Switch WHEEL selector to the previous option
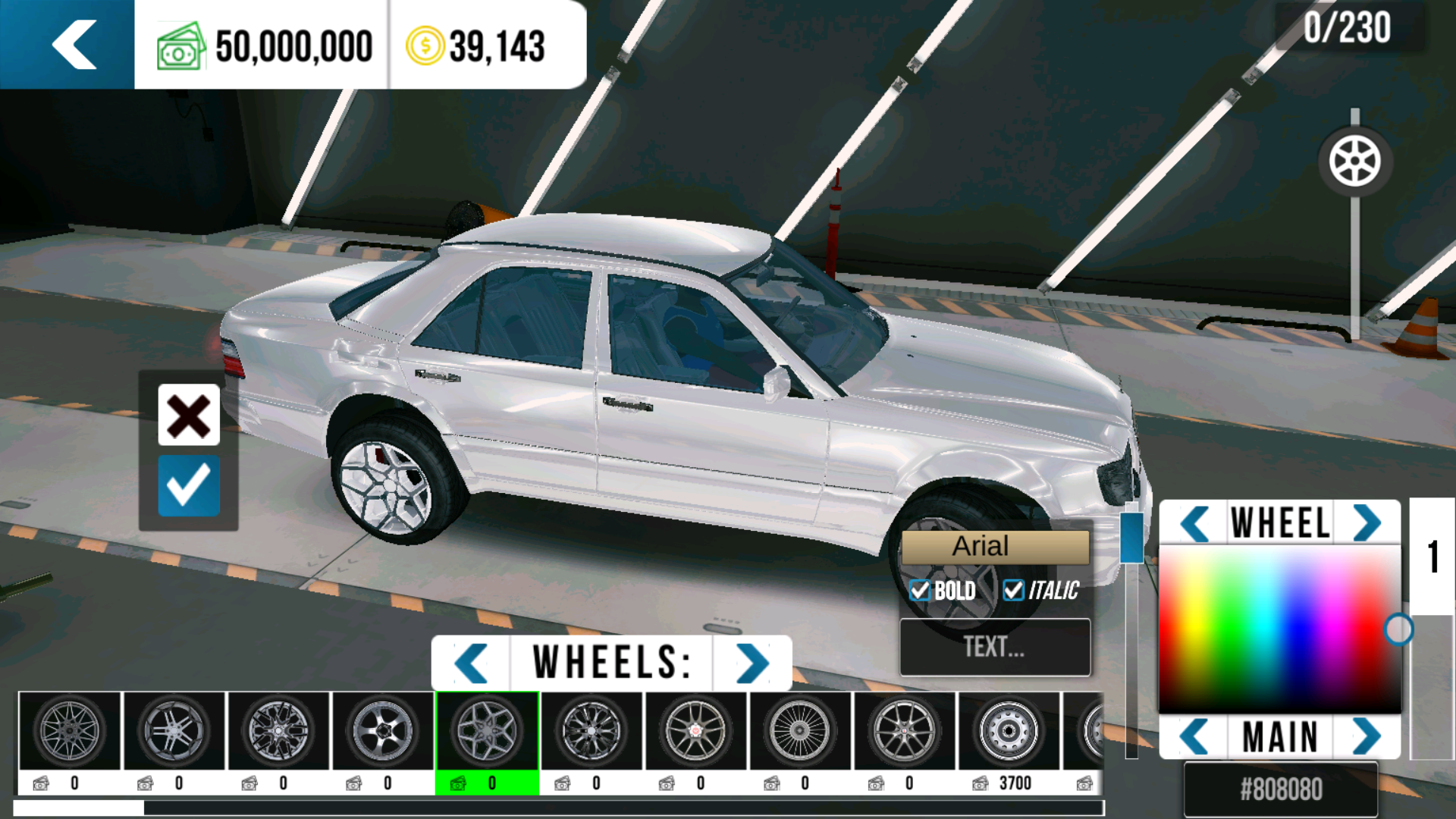The width and height of the screenshot is (1456, 819). 1194,523
